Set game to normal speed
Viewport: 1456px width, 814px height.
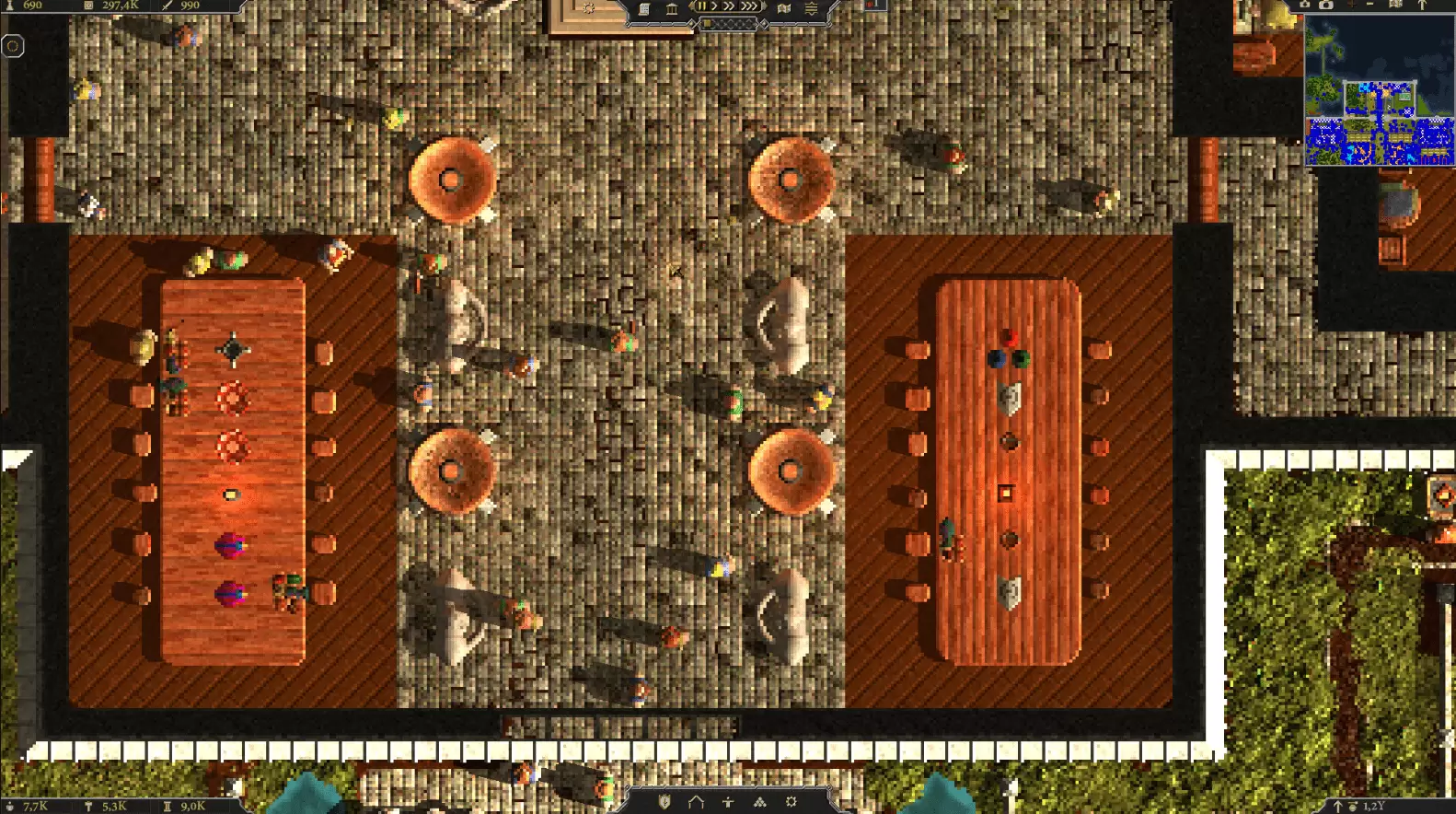(x=714, y=6)
